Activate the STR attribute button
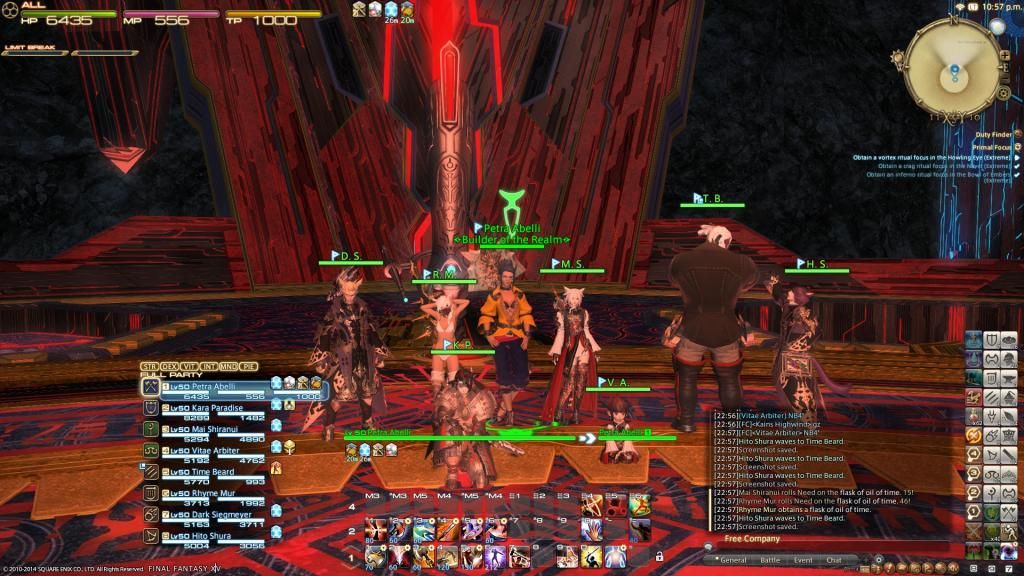1024x576 pixels. pos(149,366)
